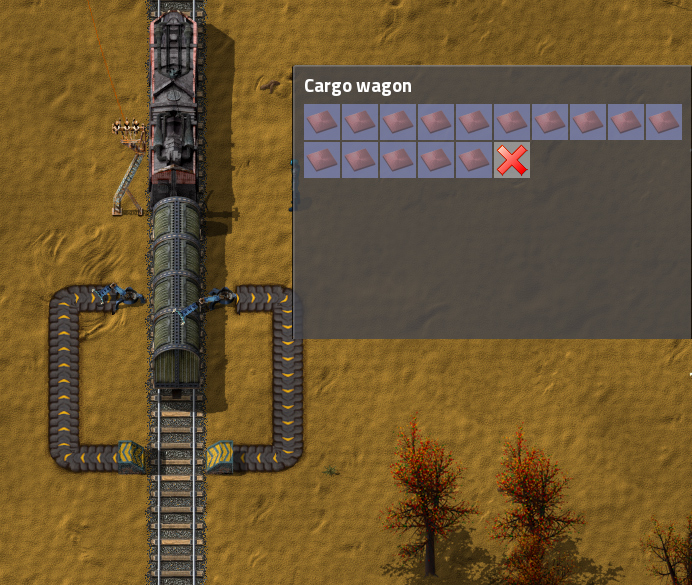Click the red X slot in cargo wagon
The height and width of the screenshot is (585, 692).
pyautogui.click(x=511, y=160)
